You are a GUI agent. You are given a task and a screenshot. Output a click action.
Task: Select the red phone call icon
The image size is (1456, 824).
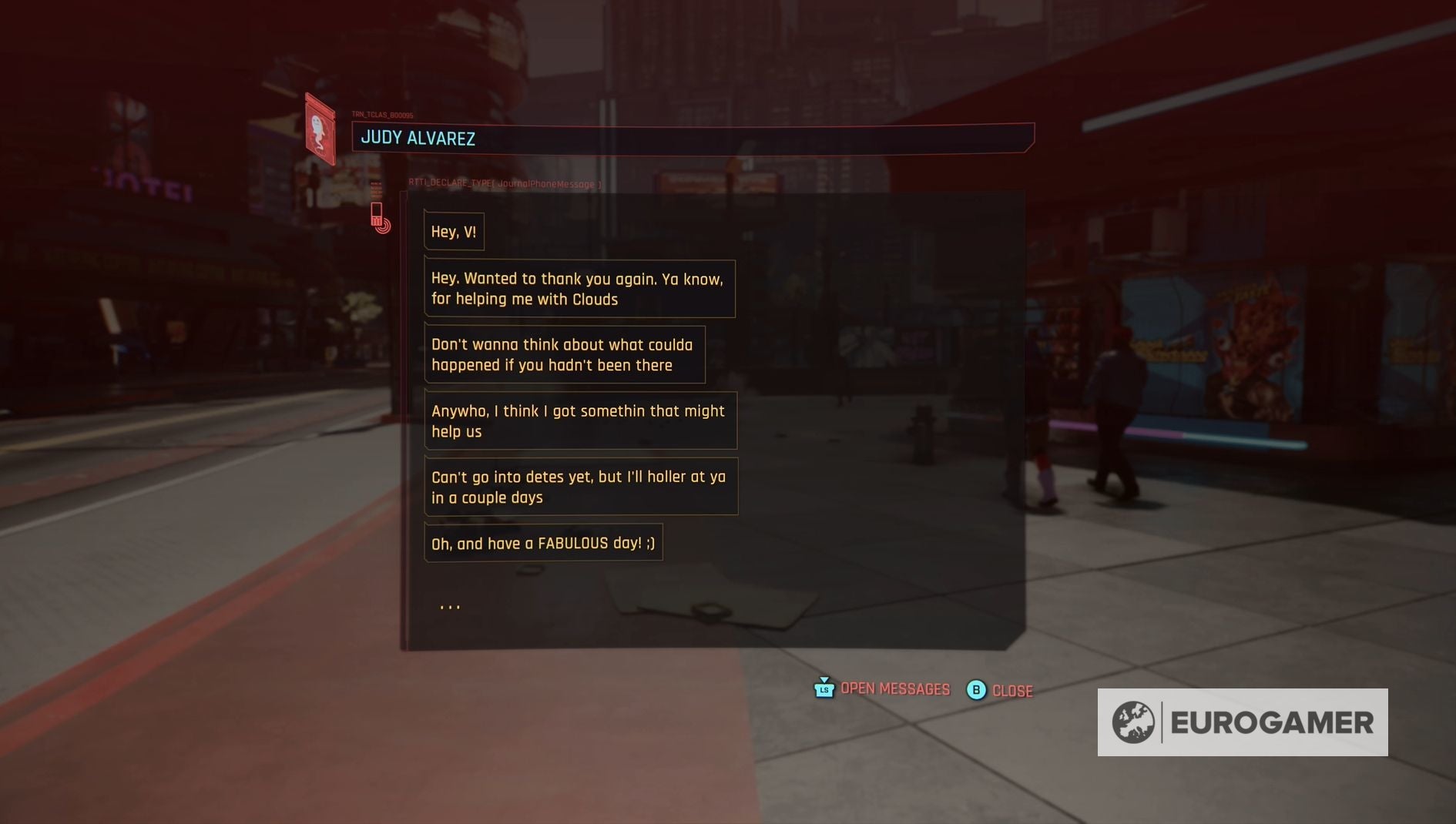[x=377, y=215]
